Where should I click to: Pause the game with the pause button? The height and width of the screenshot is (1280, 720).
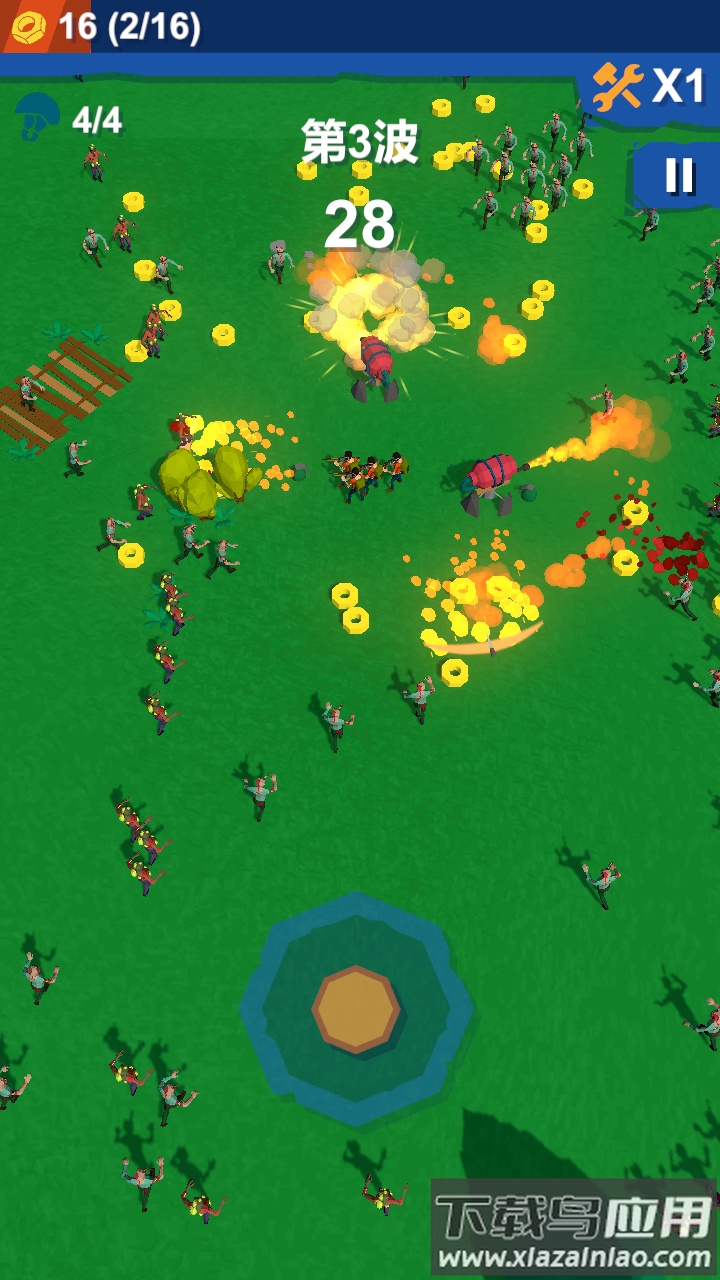coord(679,176)
